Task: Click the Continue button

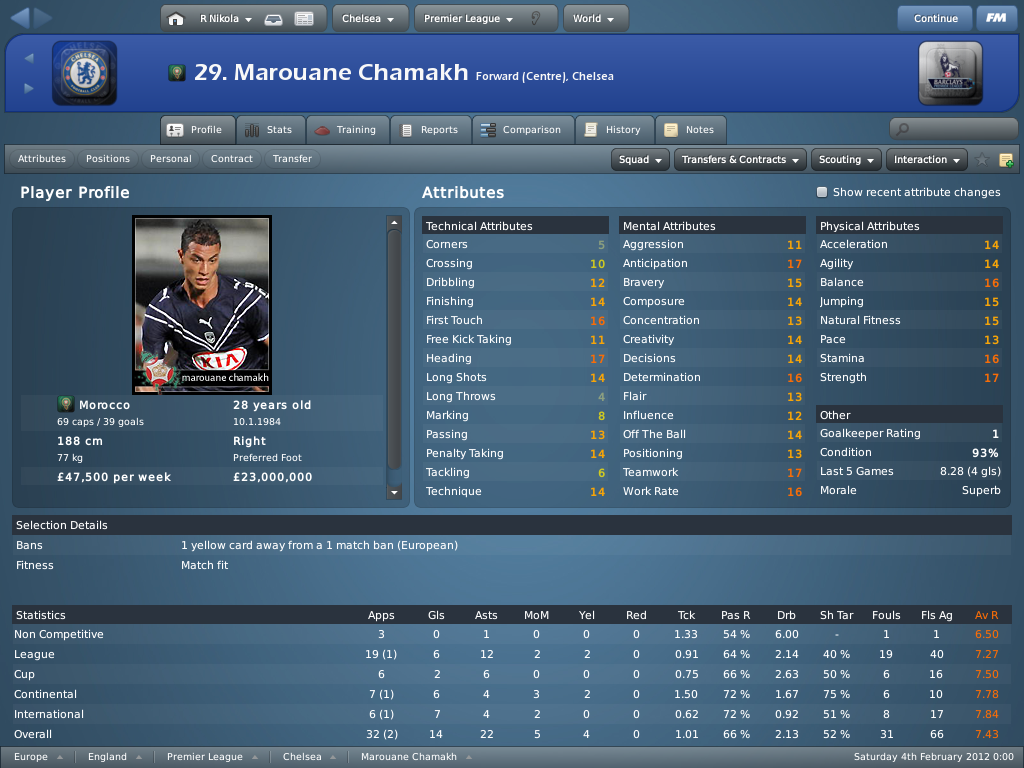Action: [935, 18]
